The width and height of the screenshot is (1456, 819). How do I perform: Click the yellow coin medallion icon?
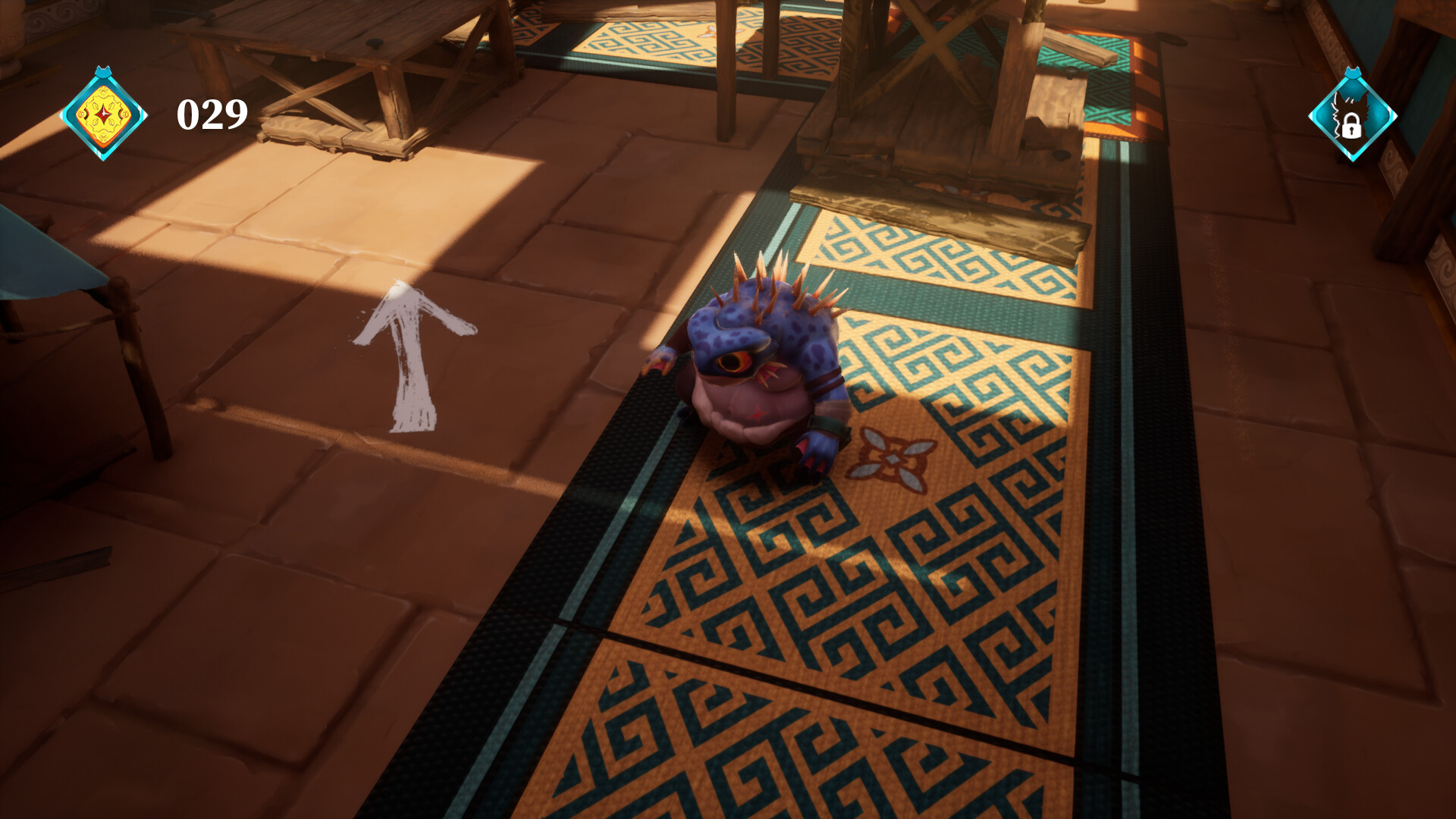pyautogui.click(x=102, y=115)
